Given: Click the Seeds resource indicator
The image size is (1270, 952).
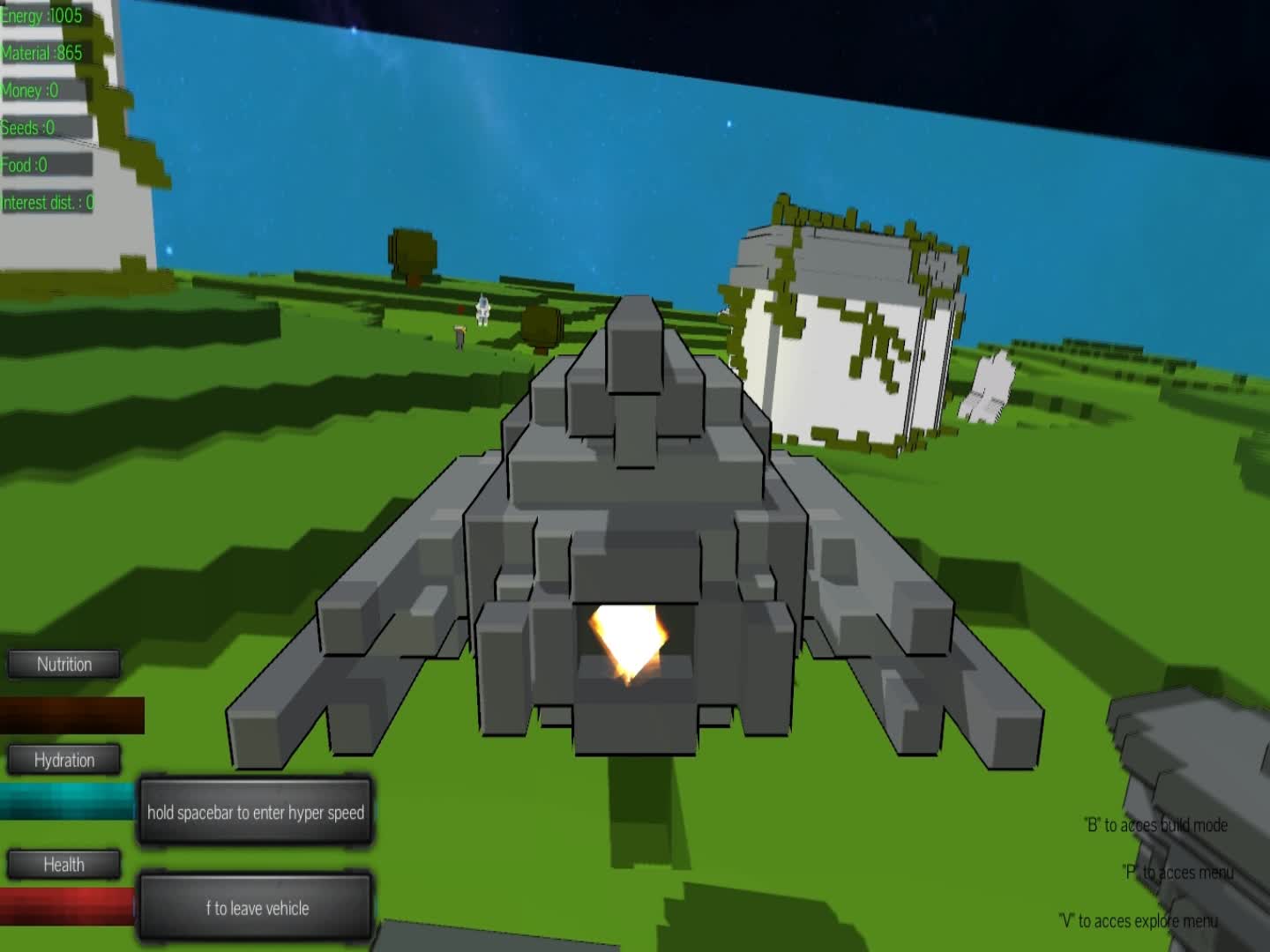Looking at the screenshot, I should point(28,126).
